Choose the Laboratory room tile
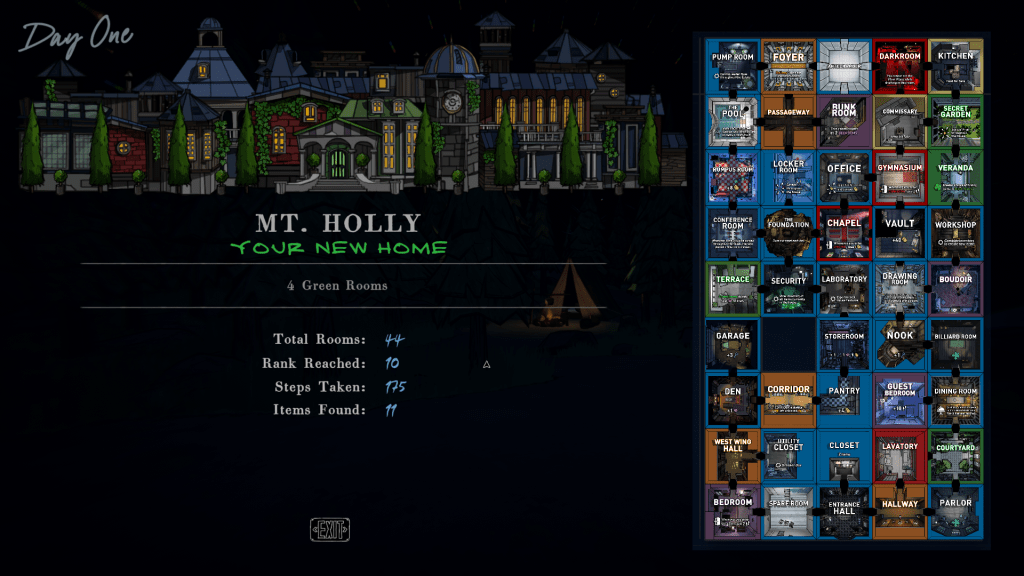This screenshot has height=576, width=1024. tap(844, 289)
